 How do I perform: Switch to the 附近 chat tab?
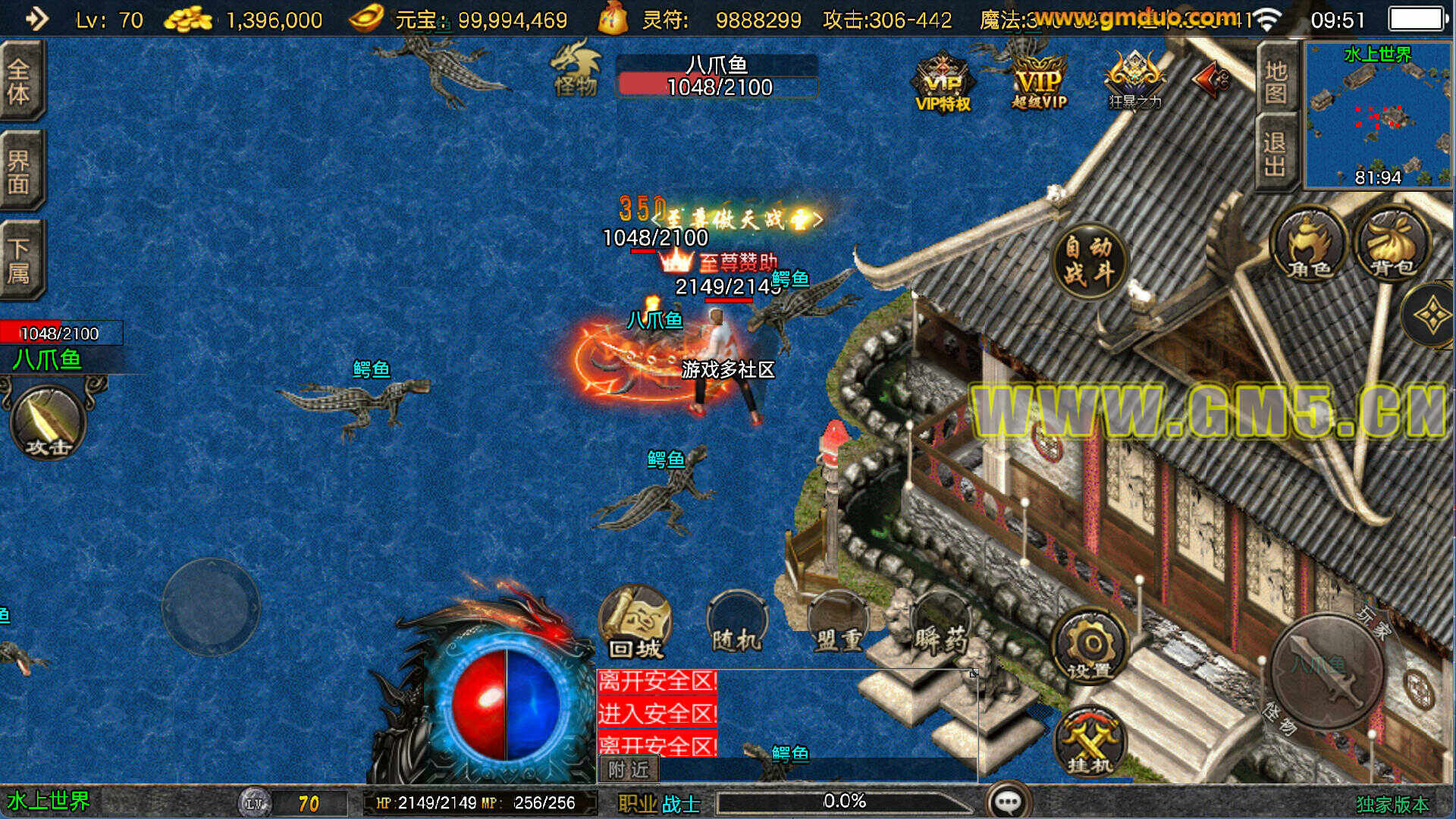coord(629,770)
